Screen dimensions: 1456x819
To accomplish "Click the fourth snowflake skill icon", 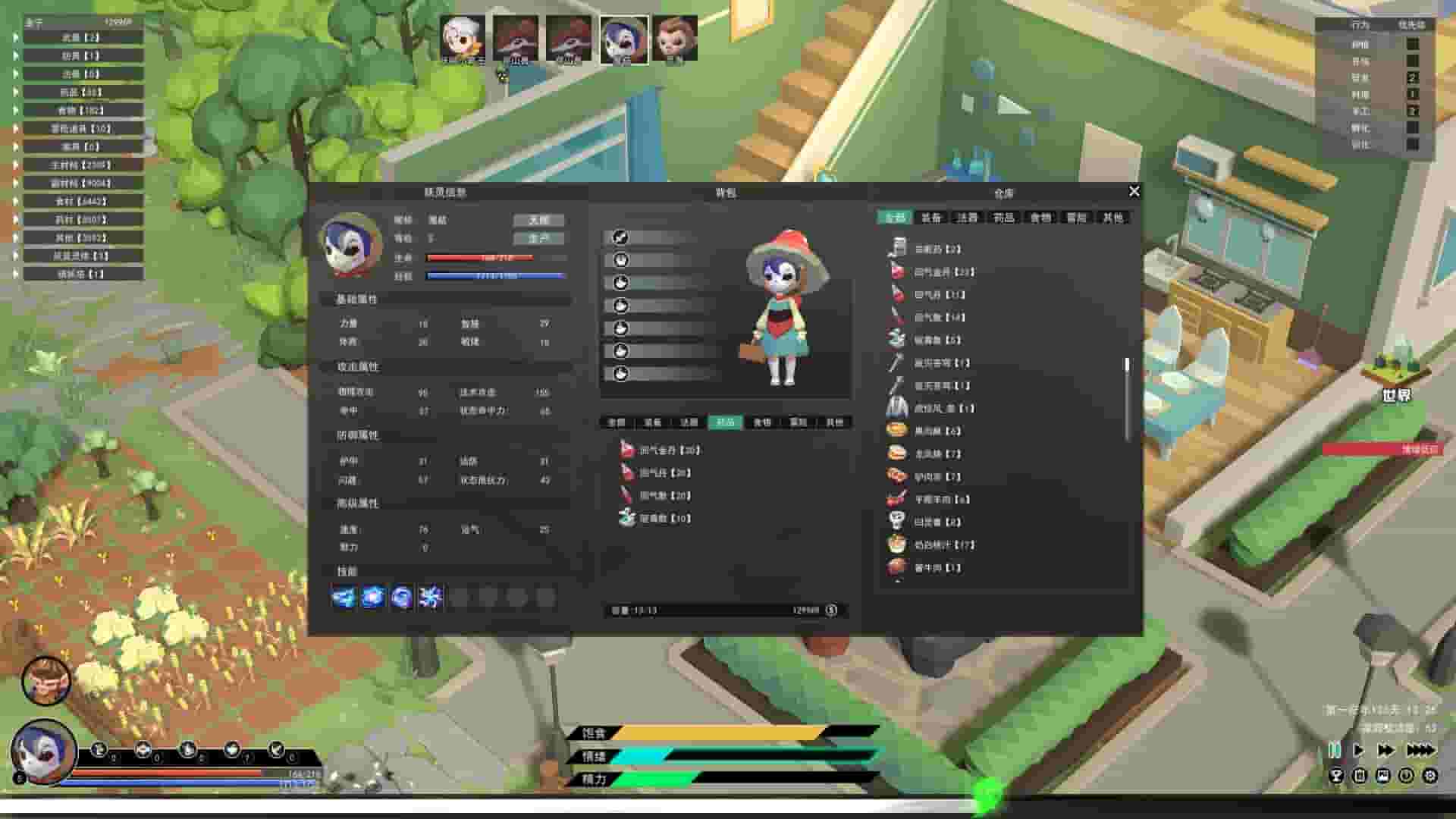I will click(x=430, y=598).
